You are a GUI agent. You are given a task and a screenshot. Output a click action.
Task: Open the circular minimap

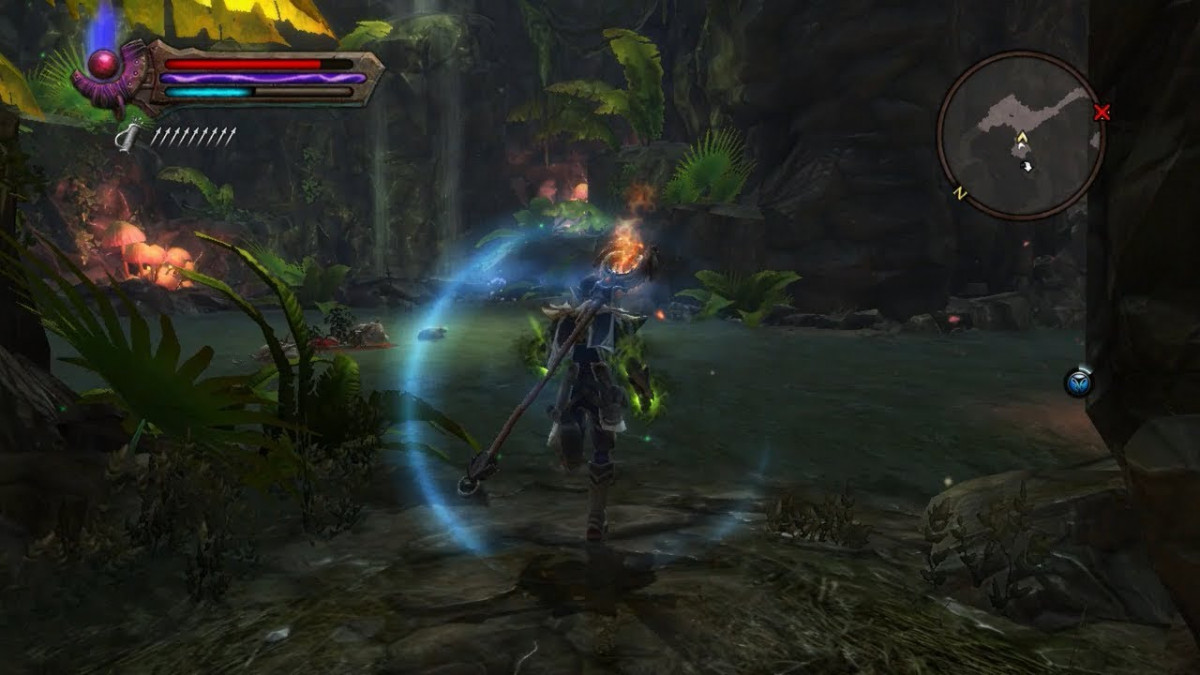point(1020,135)
